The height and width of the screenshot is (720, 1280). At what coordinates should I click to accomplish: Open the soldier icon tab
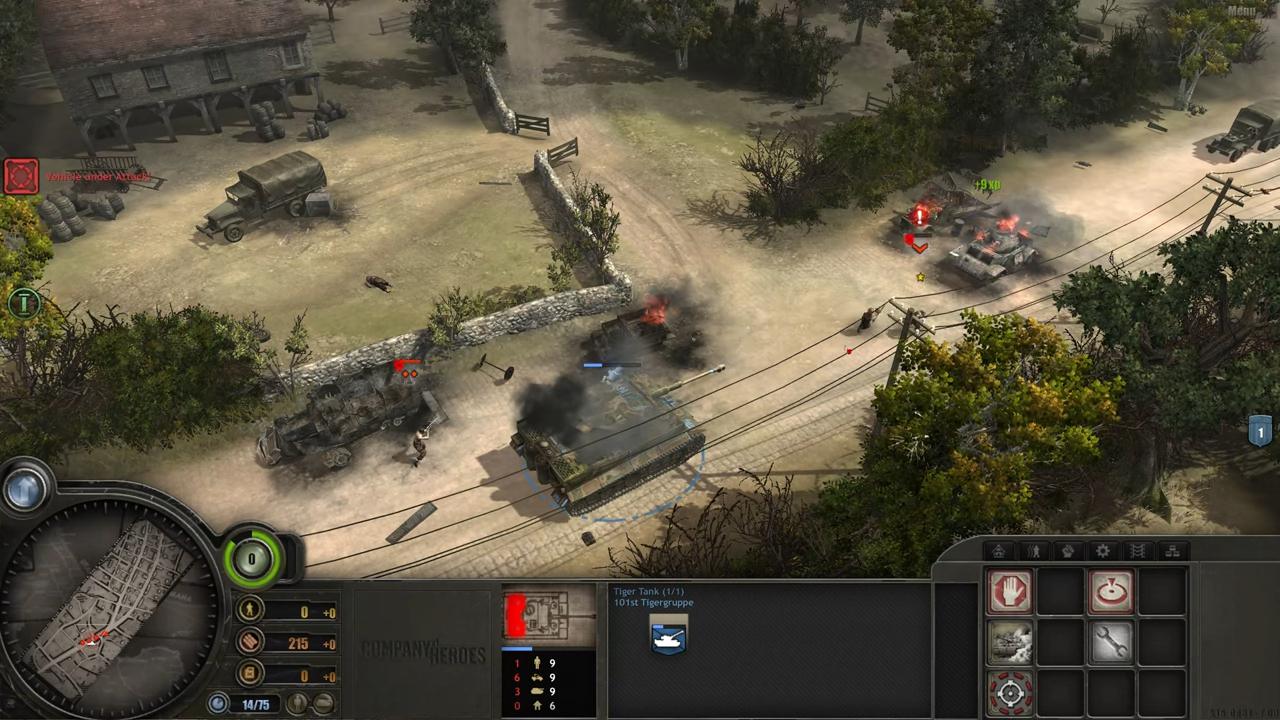click(x=1034, y=551)
